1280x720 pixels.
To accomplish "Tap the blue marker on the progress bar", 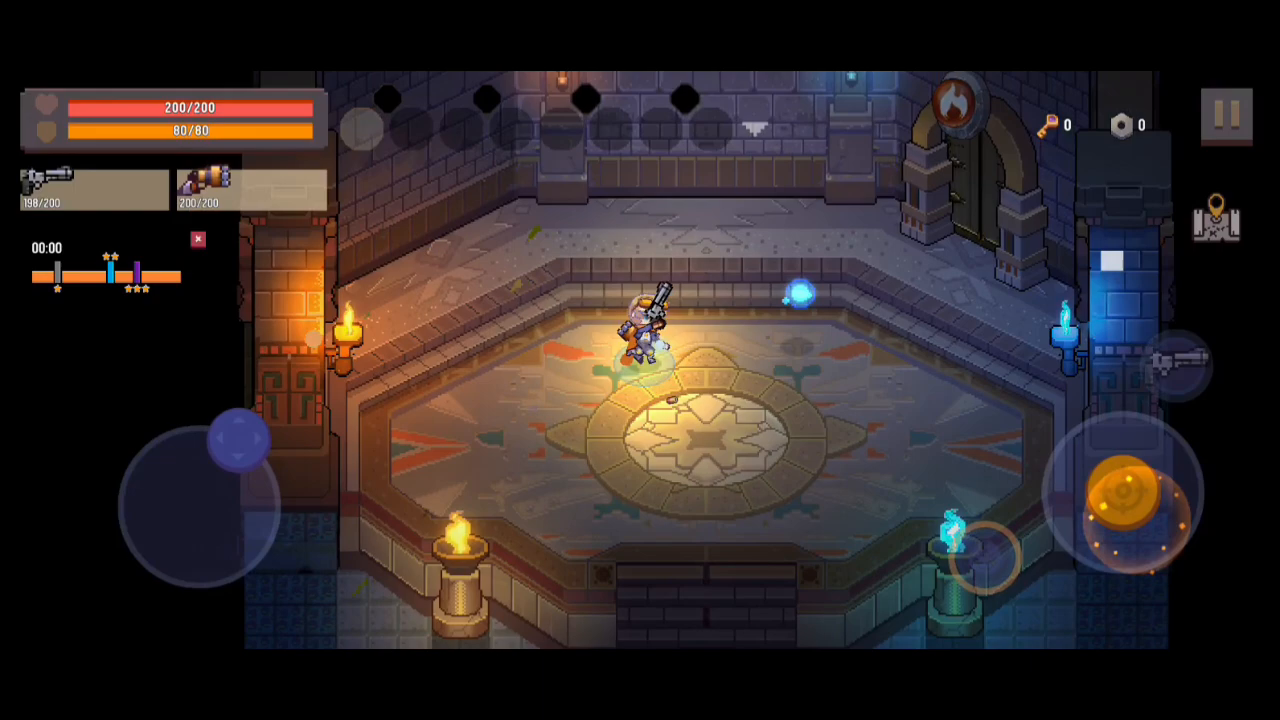I will click(110, 273).
